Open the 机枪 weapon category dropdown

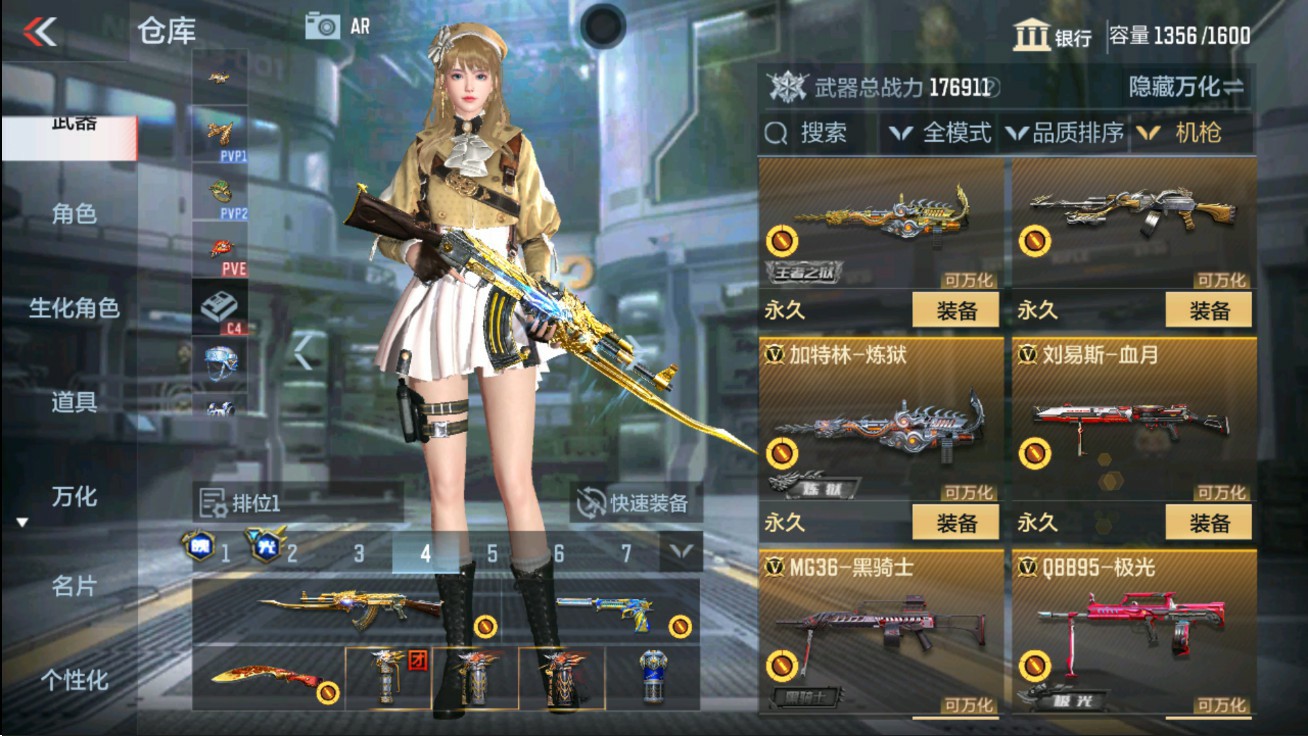tap(1197, 132)
